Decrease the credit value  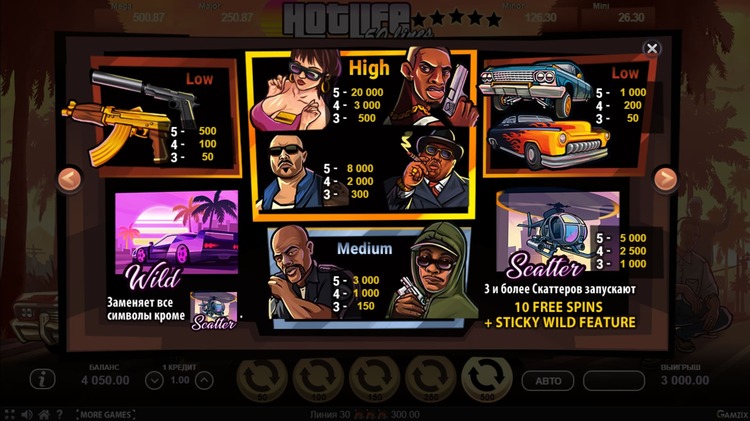click(154, 380)
